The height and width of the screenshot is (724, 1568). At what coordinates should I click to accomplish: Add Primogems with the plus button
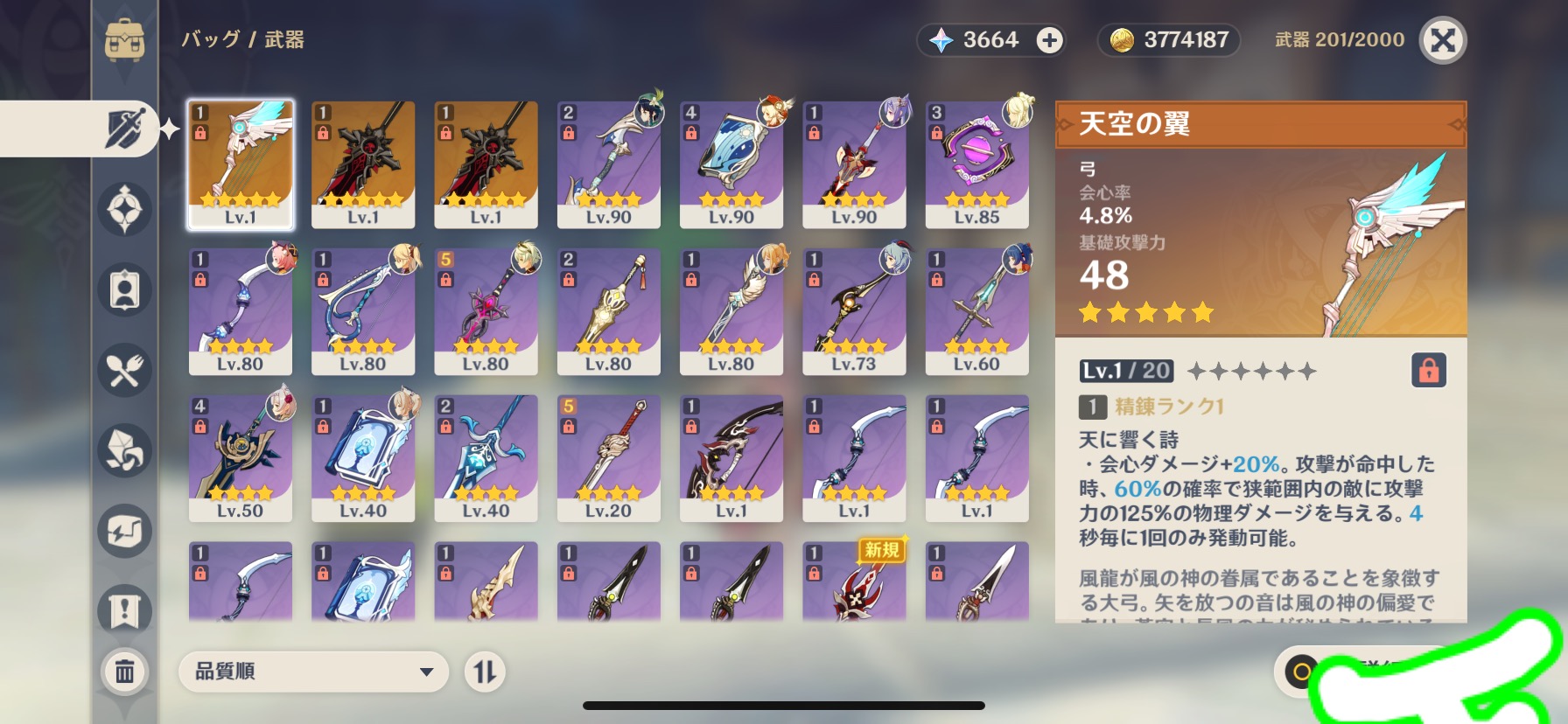1049,40
